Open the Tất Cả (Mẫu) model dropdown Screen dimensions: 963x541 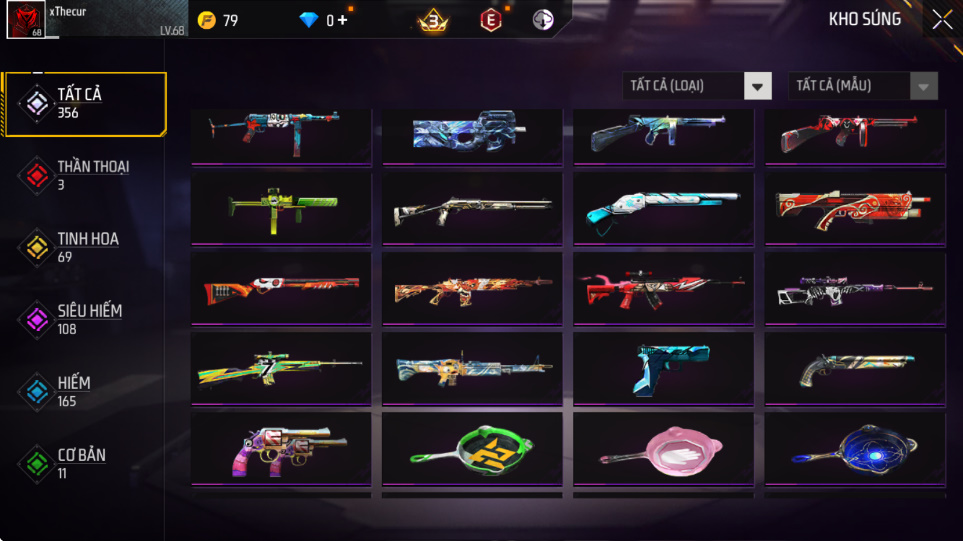coord(863,86)
